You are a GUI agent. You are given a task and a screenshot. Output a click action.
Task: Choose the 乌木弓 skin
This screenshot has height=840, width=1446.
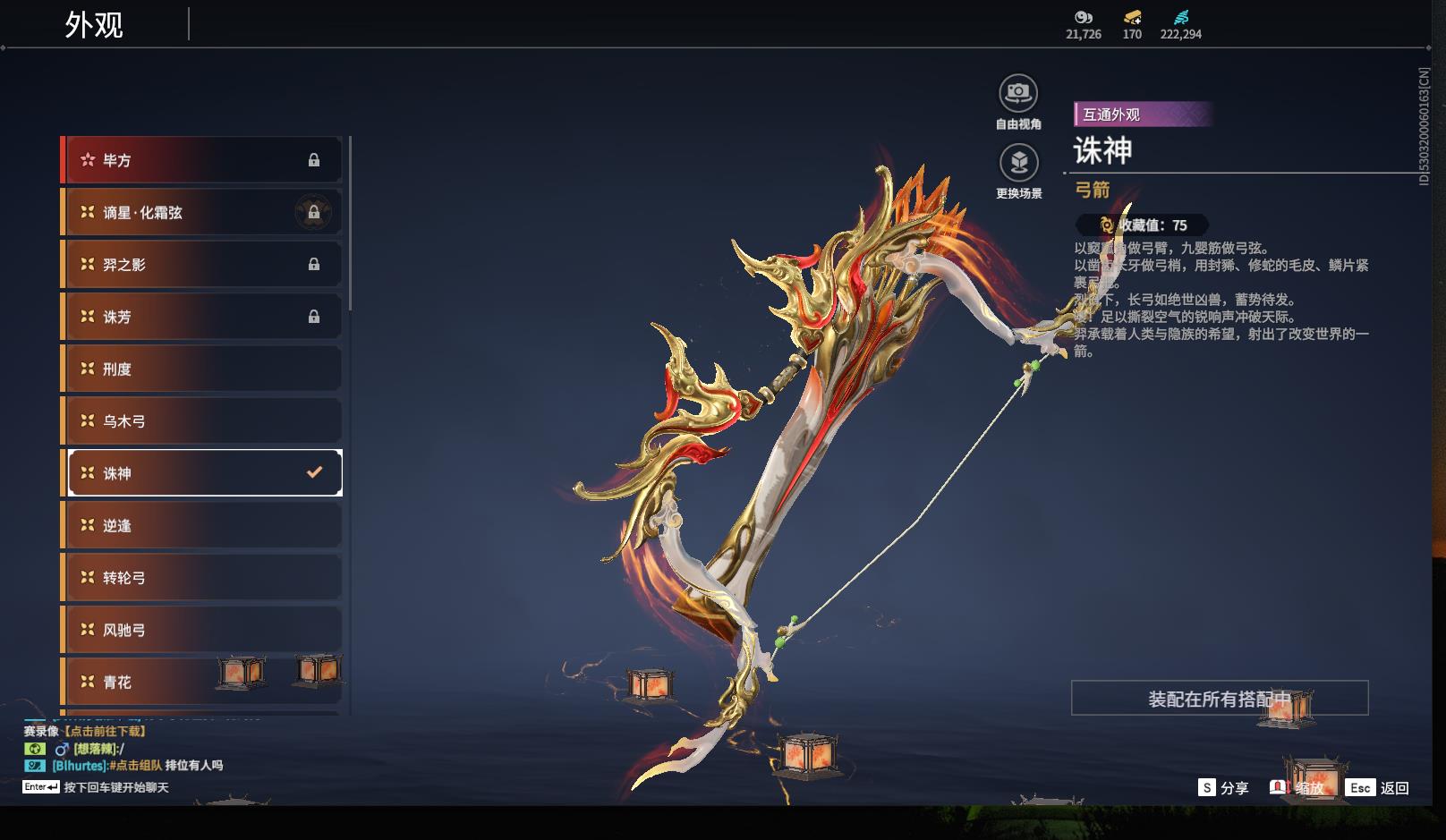coord(201,420)
